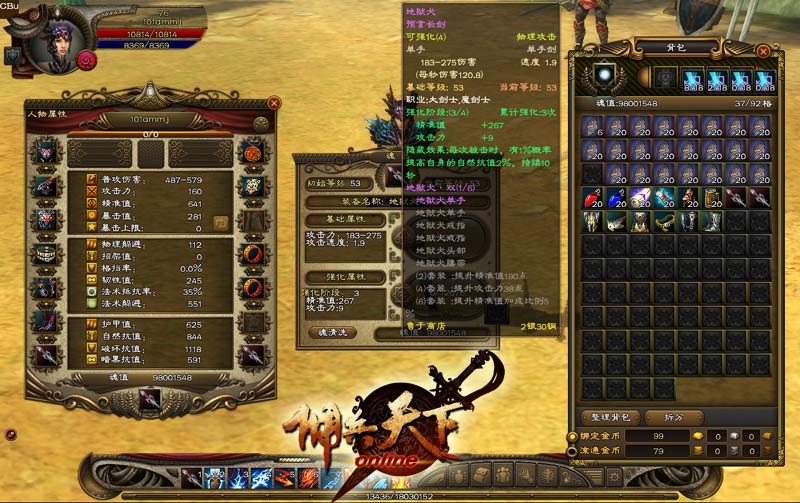Close the backpack window

click(x=763, y=50)
